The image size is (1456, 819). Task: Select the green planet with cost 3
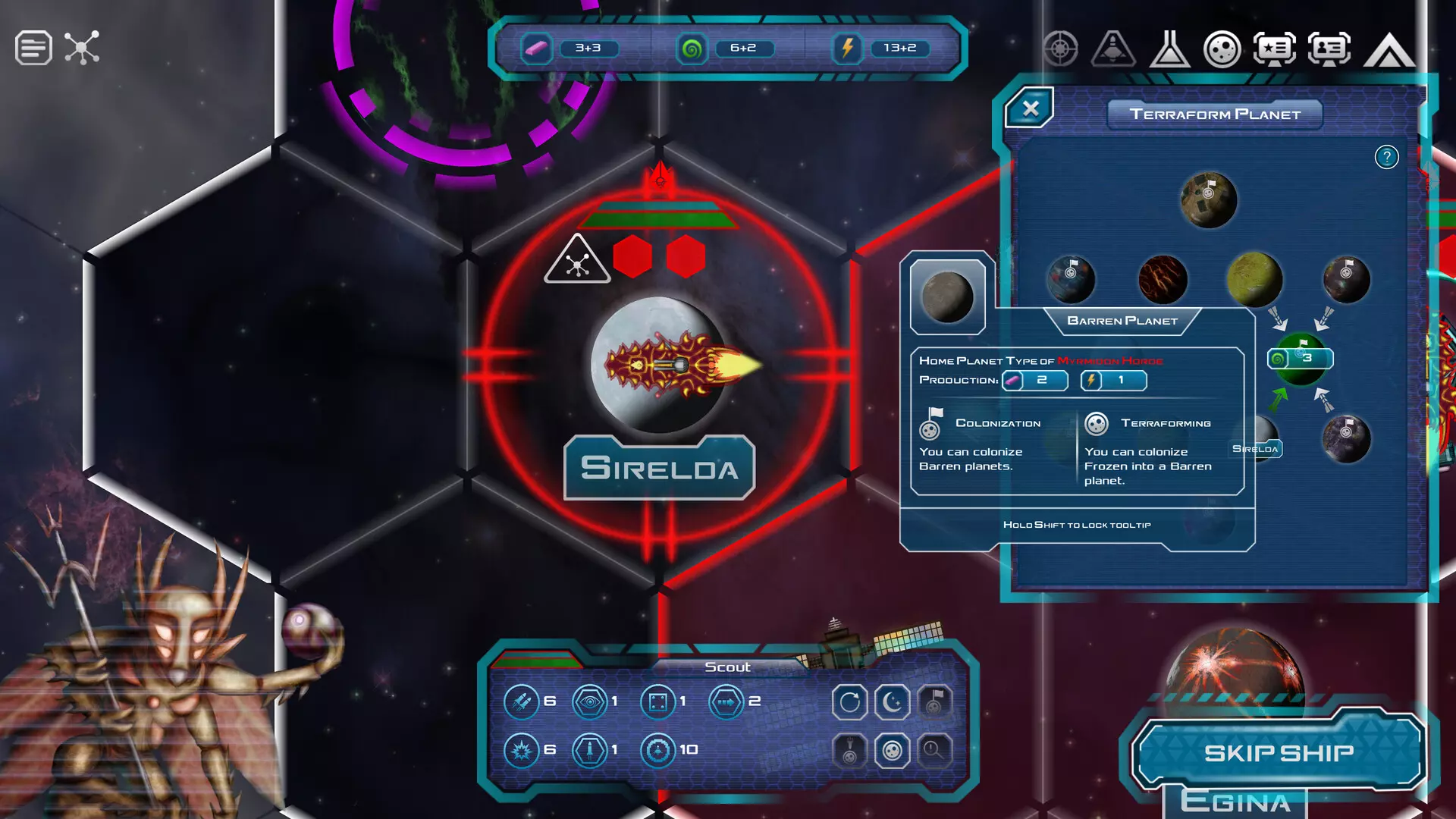coord(1299,359)
